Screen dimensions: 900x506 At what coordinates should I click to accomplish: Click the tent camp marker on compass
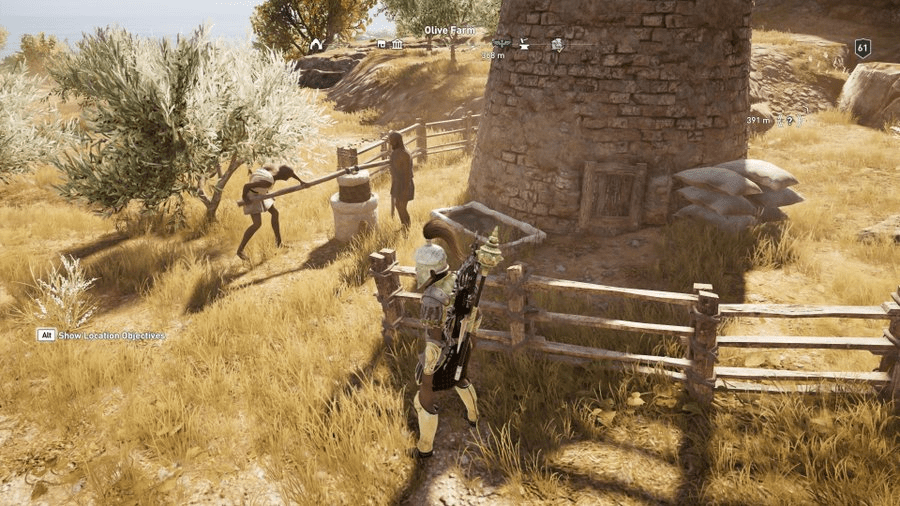click(316, 44)
